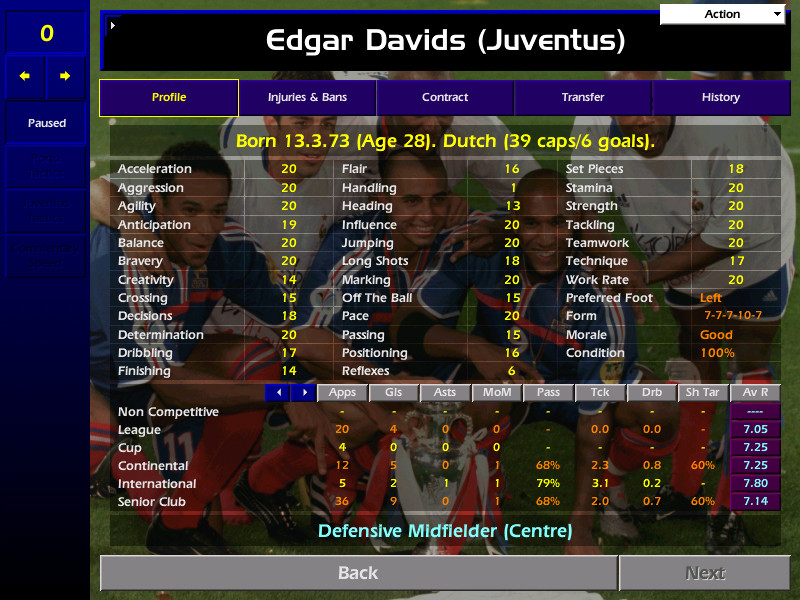Viewport: 800px width, 600px height.
Task: Open the Action dropdown menu
Action: [723, 14]
